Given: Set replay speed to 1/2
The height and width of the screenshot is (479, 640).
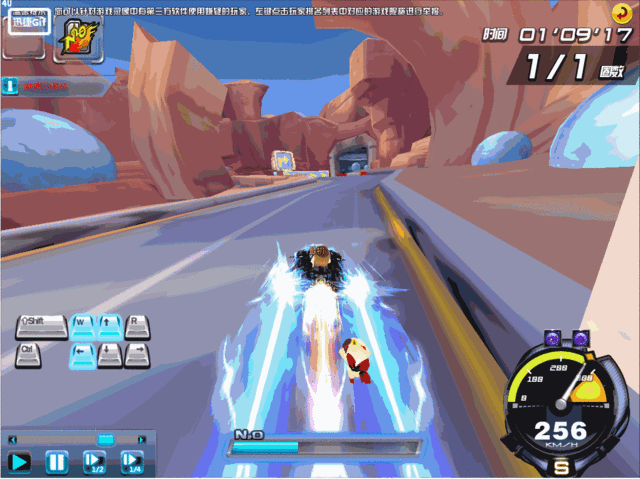Looking at the screenshot, I should (94, 462).
